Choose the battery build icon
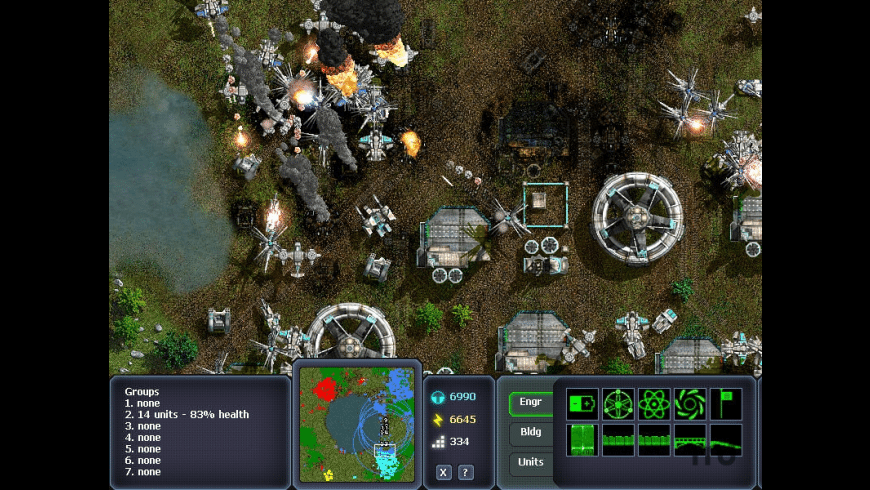The width and height of the screenshot is (870, 490). pos(582,403)
